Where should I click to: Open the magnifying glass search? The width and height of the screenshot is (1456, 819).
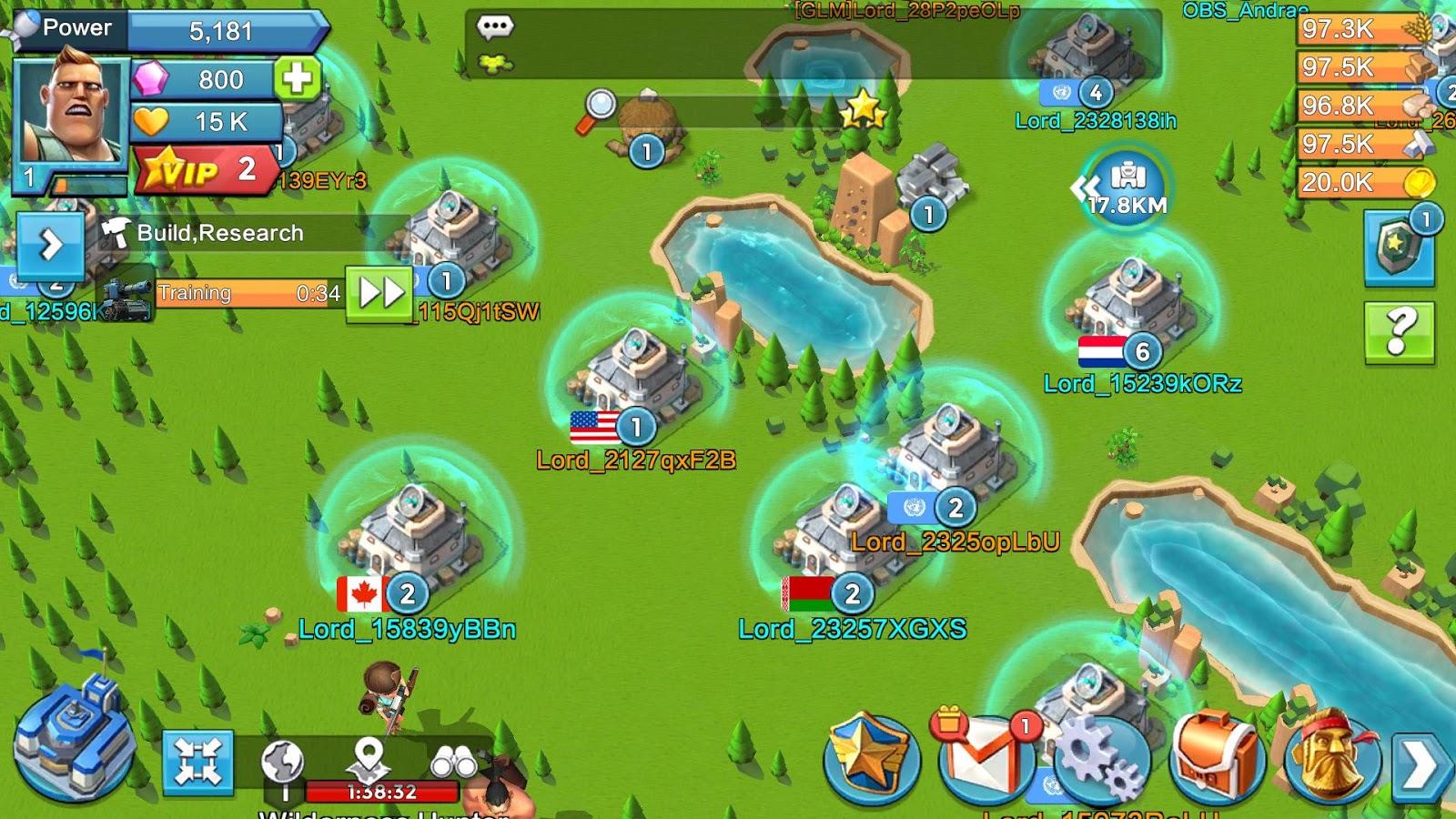[x=598, y=108]
